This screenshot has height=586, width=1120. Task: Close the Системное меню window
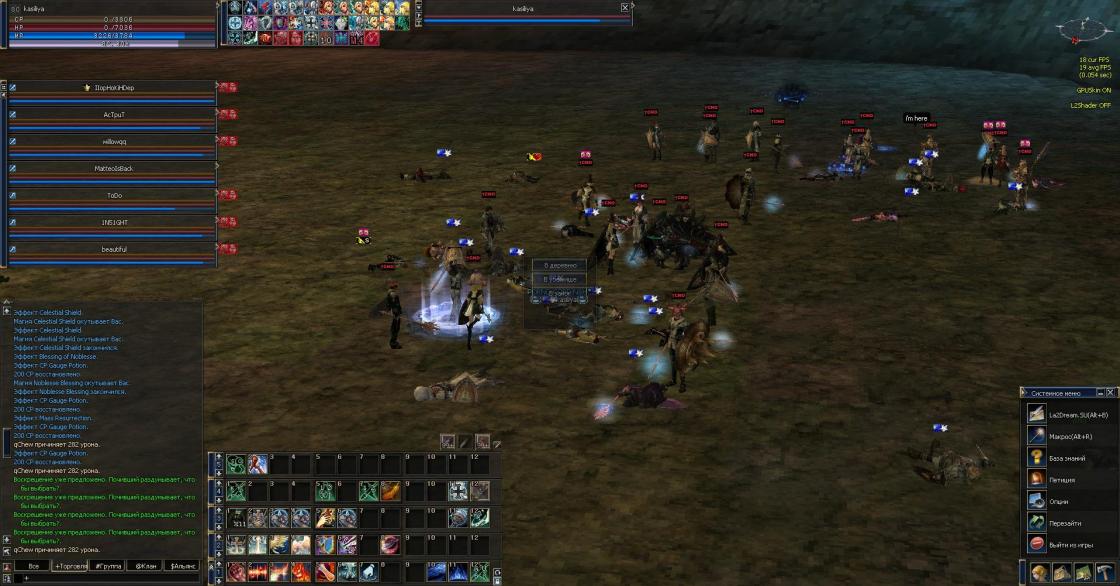[x=1112, y=392]
